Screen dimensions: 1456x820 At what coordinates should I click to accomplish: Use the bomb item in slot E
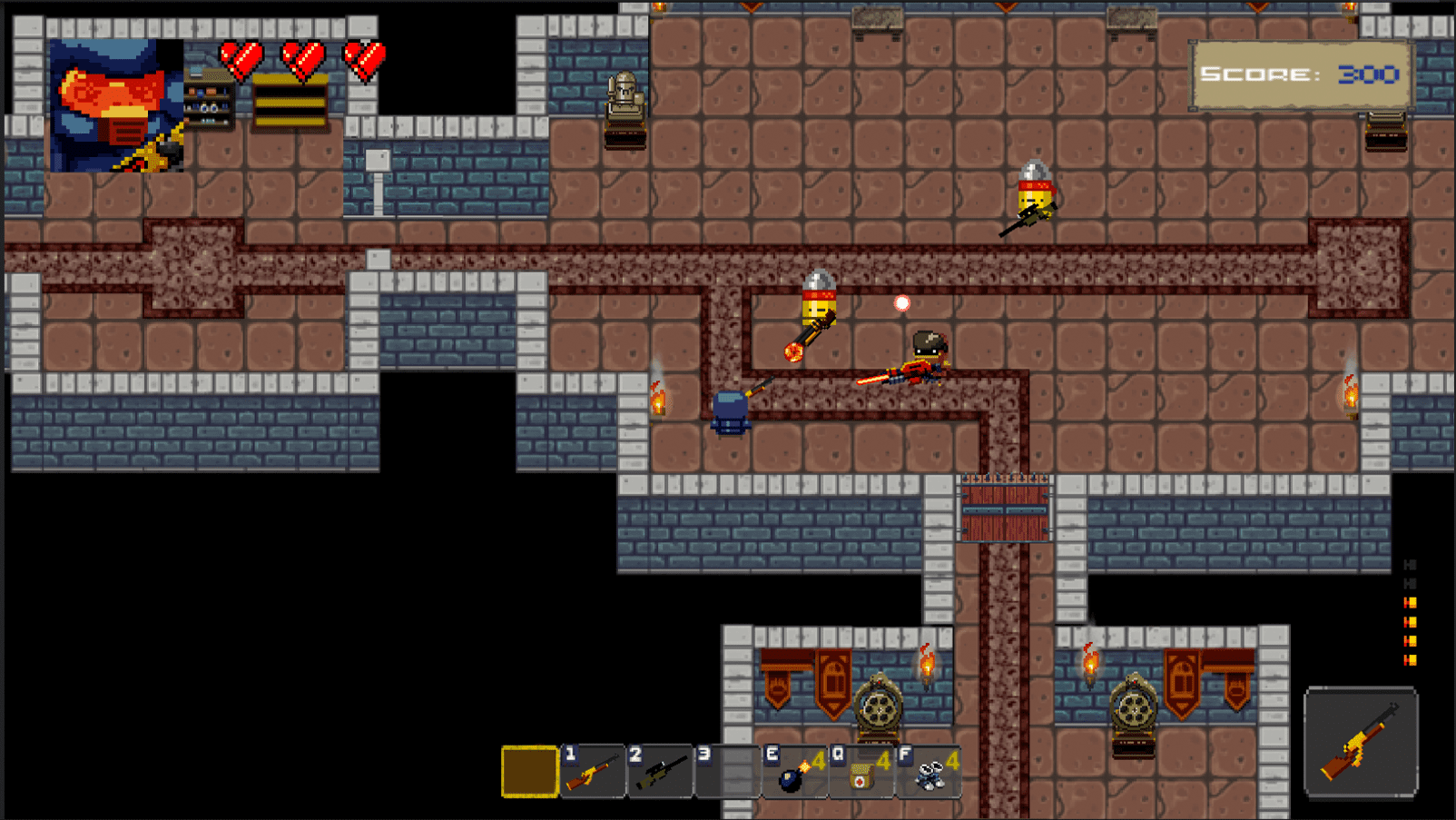794,772
